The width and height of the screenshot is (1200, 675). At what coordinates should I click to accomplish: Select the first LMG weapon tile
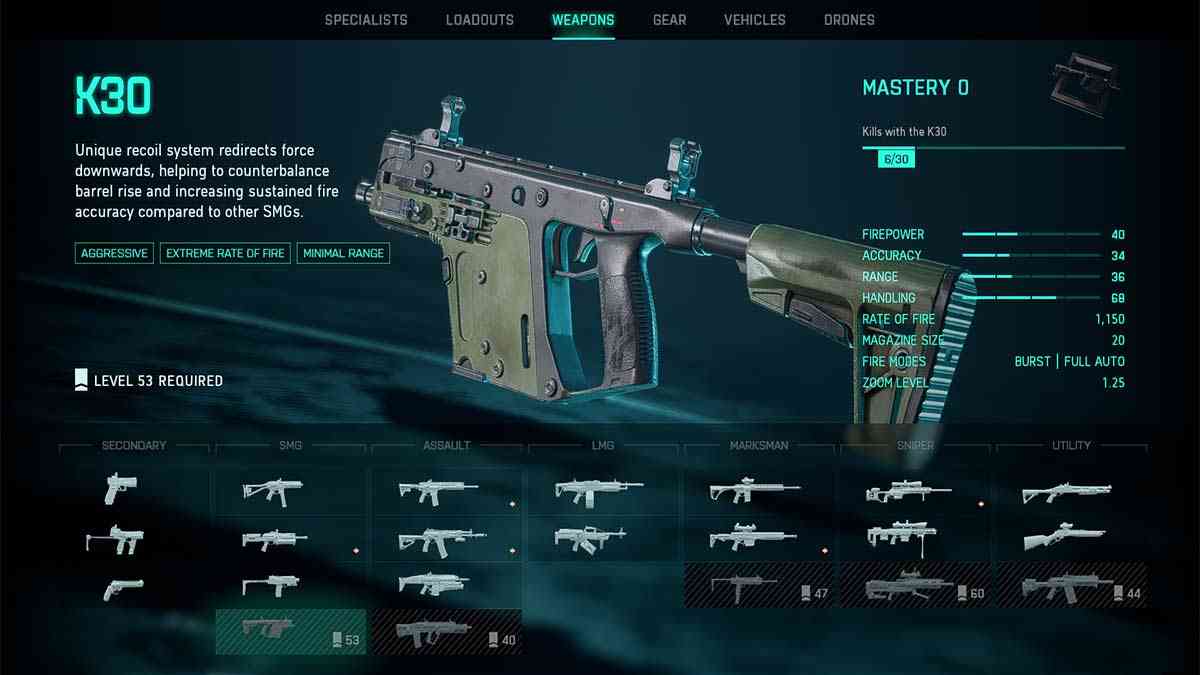point(599,490)
